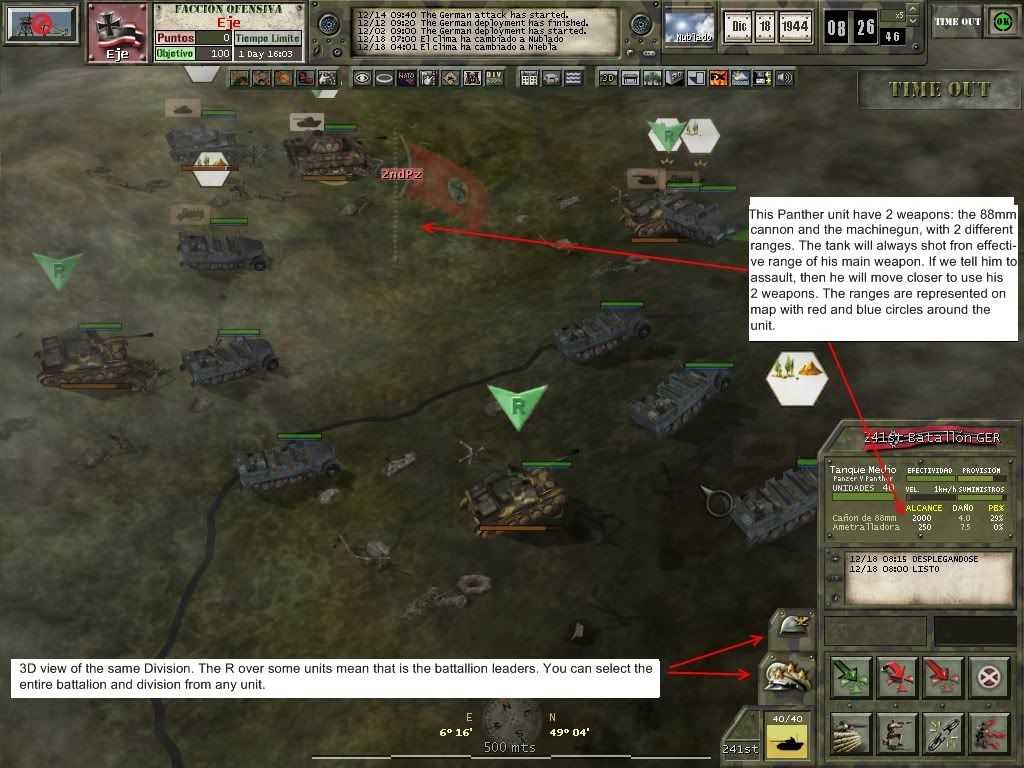
Task: Select the green arrow move order
Action: click(850, 677)
